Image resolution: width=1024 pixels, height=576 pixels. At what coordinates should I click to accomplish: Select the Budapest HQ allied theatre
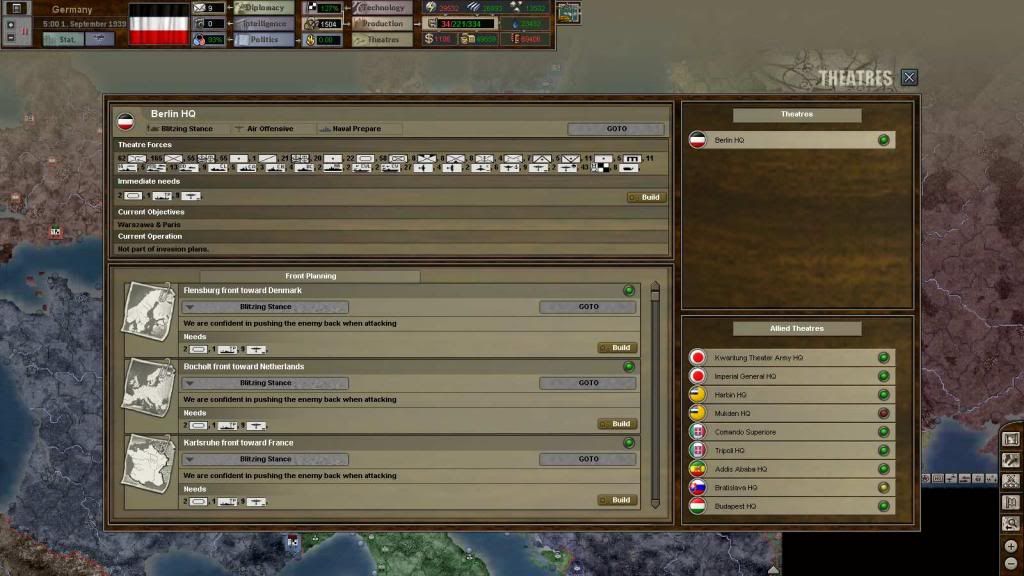pyautogui.click(x=790, y=506)
